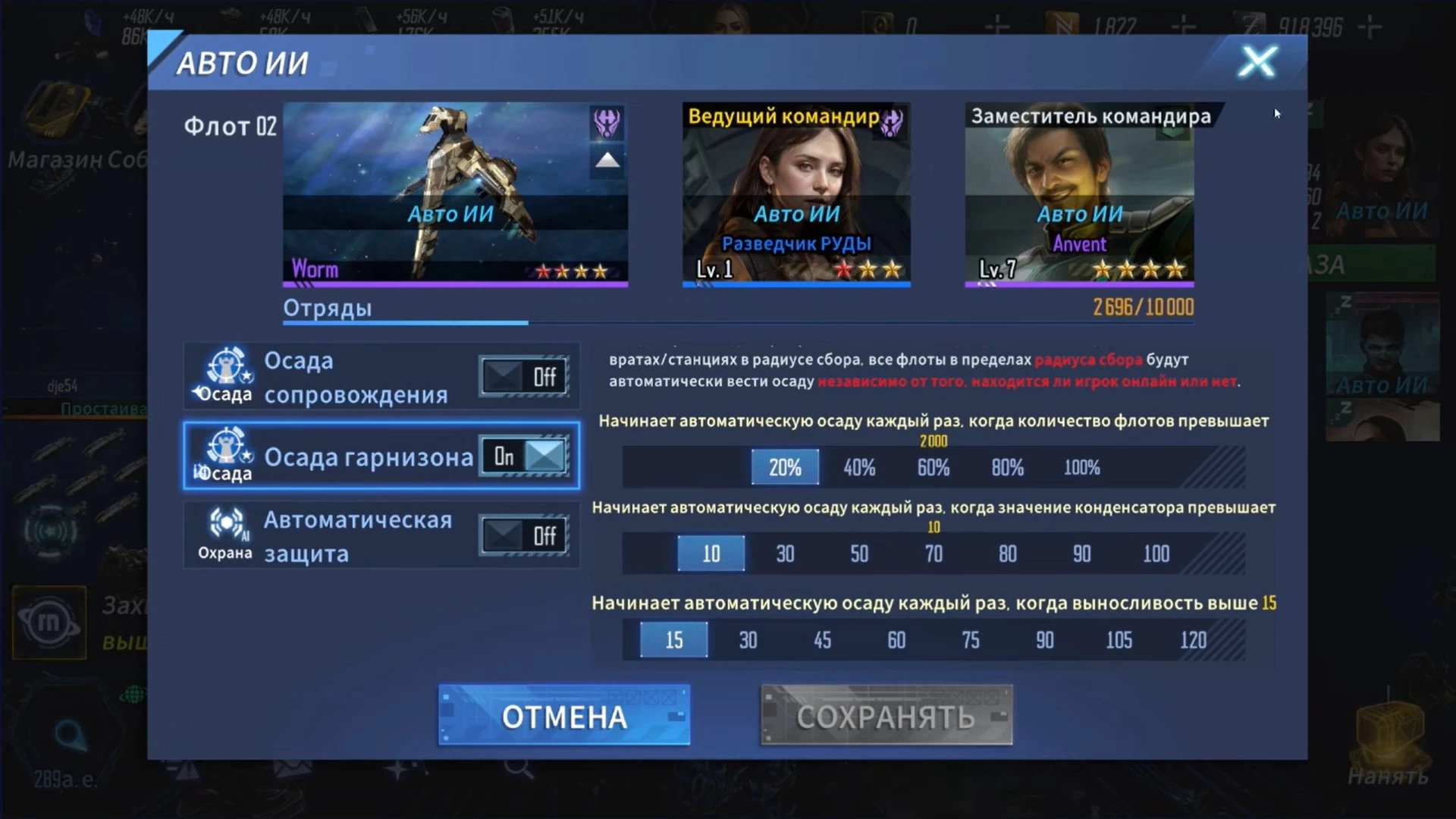Set endurance threshold to 60
Image resolution: width=1456 pixels, height=819 pixels.
pyautogui.click(x=896, y=641)
